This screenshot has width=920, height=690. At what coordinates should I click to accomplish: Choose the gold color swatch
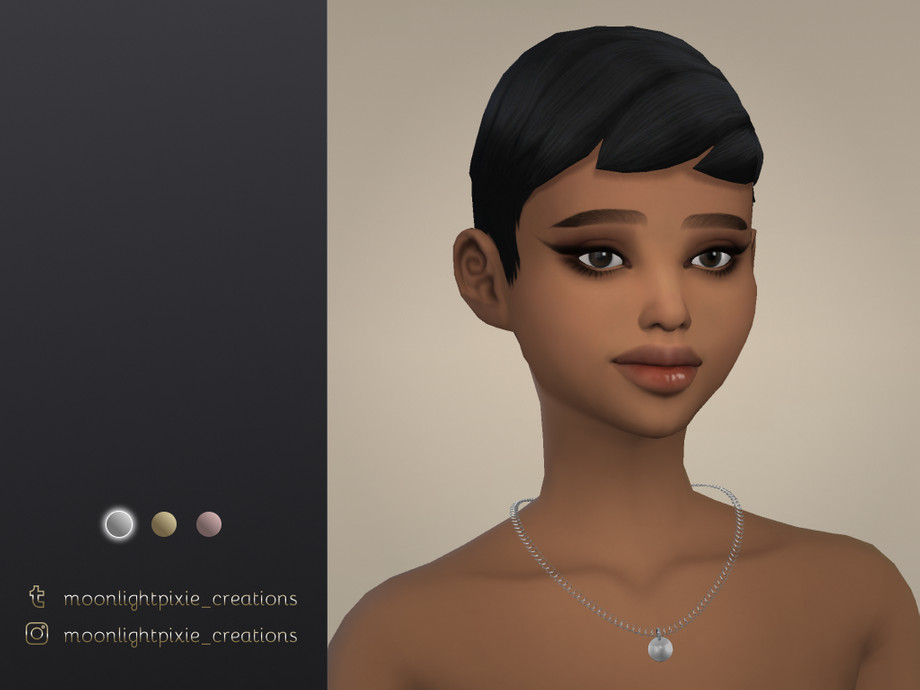pos(164,524)
